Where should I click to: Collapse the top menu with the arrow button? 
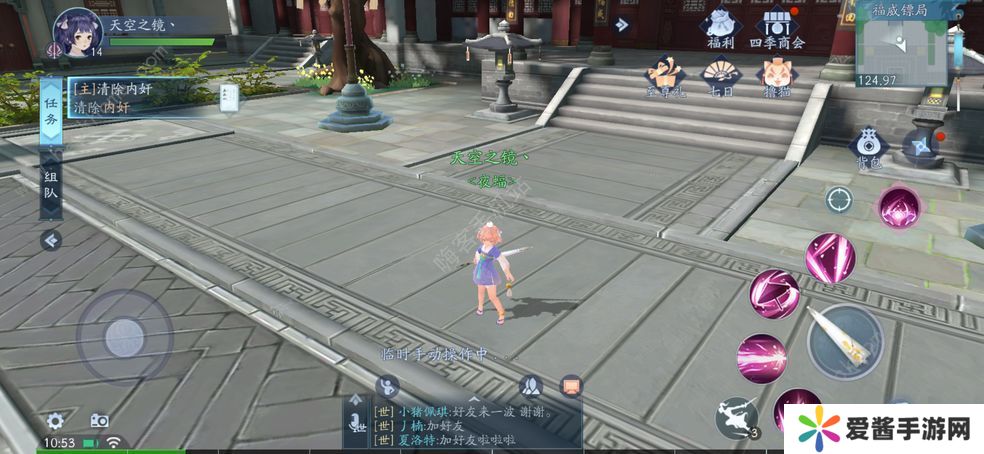[624, 26]
